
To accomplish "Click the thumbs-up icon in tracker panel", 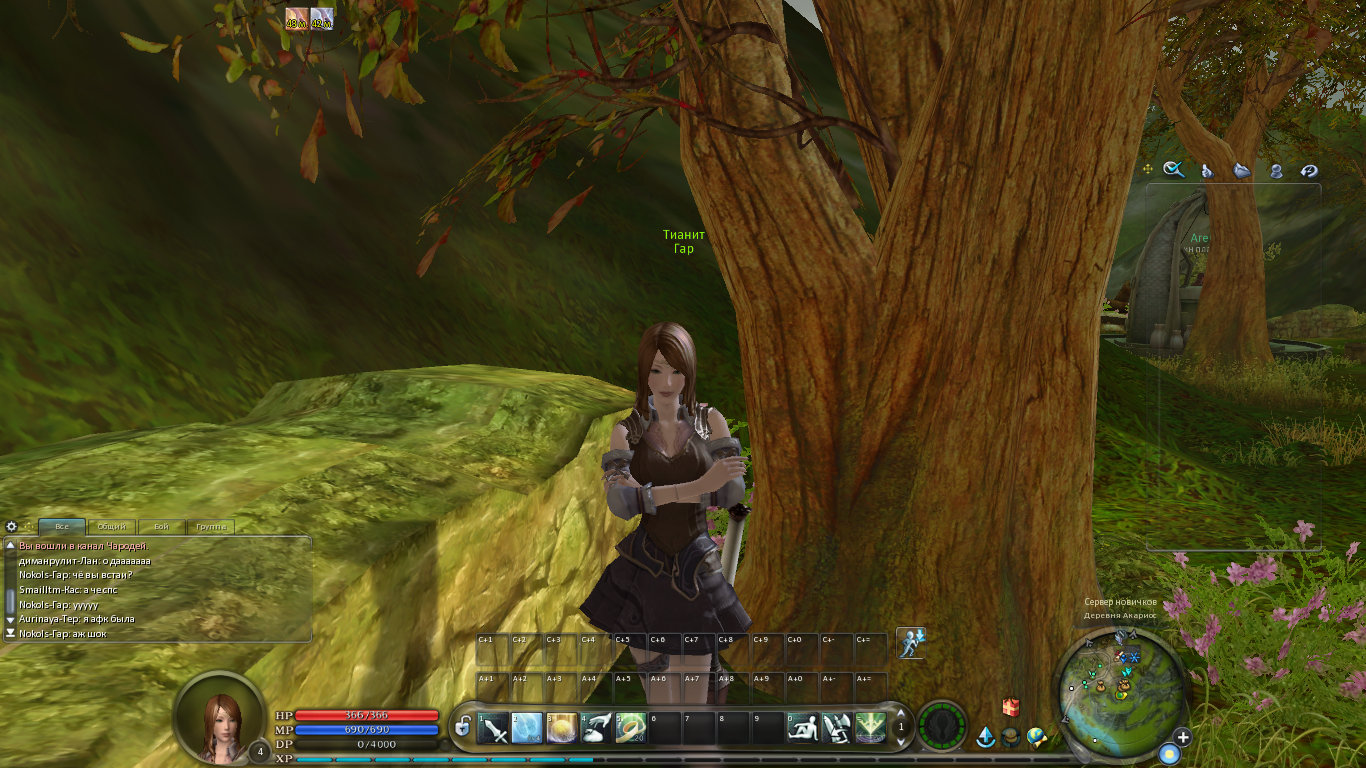I will pyautogui.click(x=1207, y=171).
